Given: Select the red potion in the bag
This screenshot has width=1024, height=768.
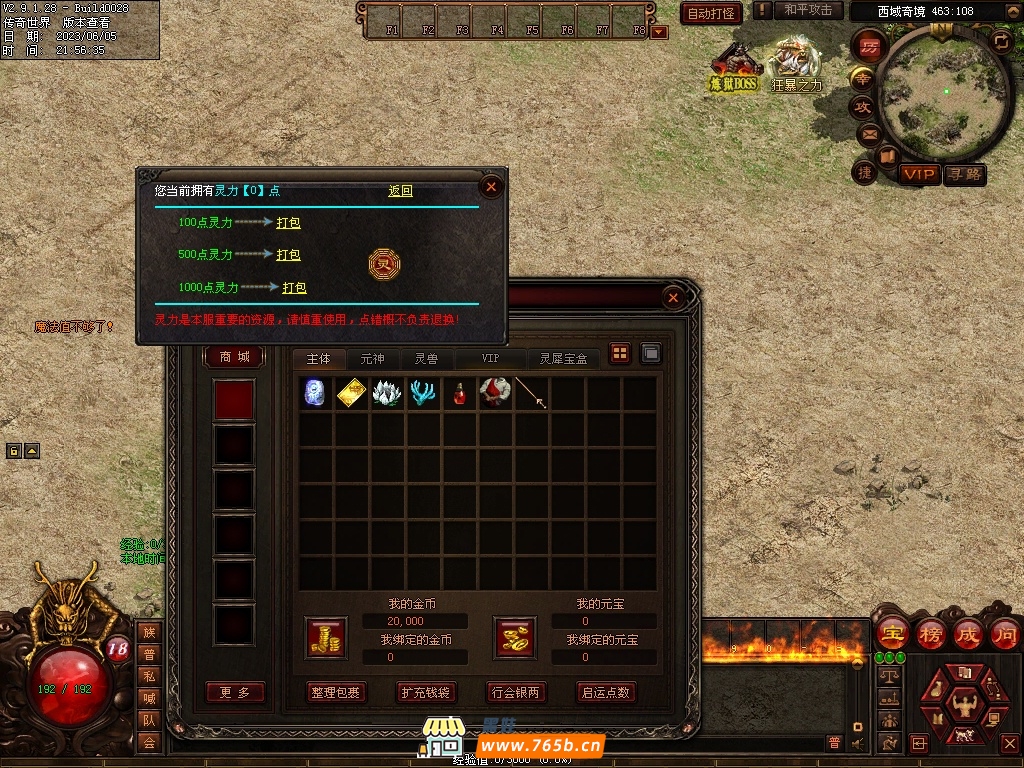Looking at the screenshot, I should 459,393.
